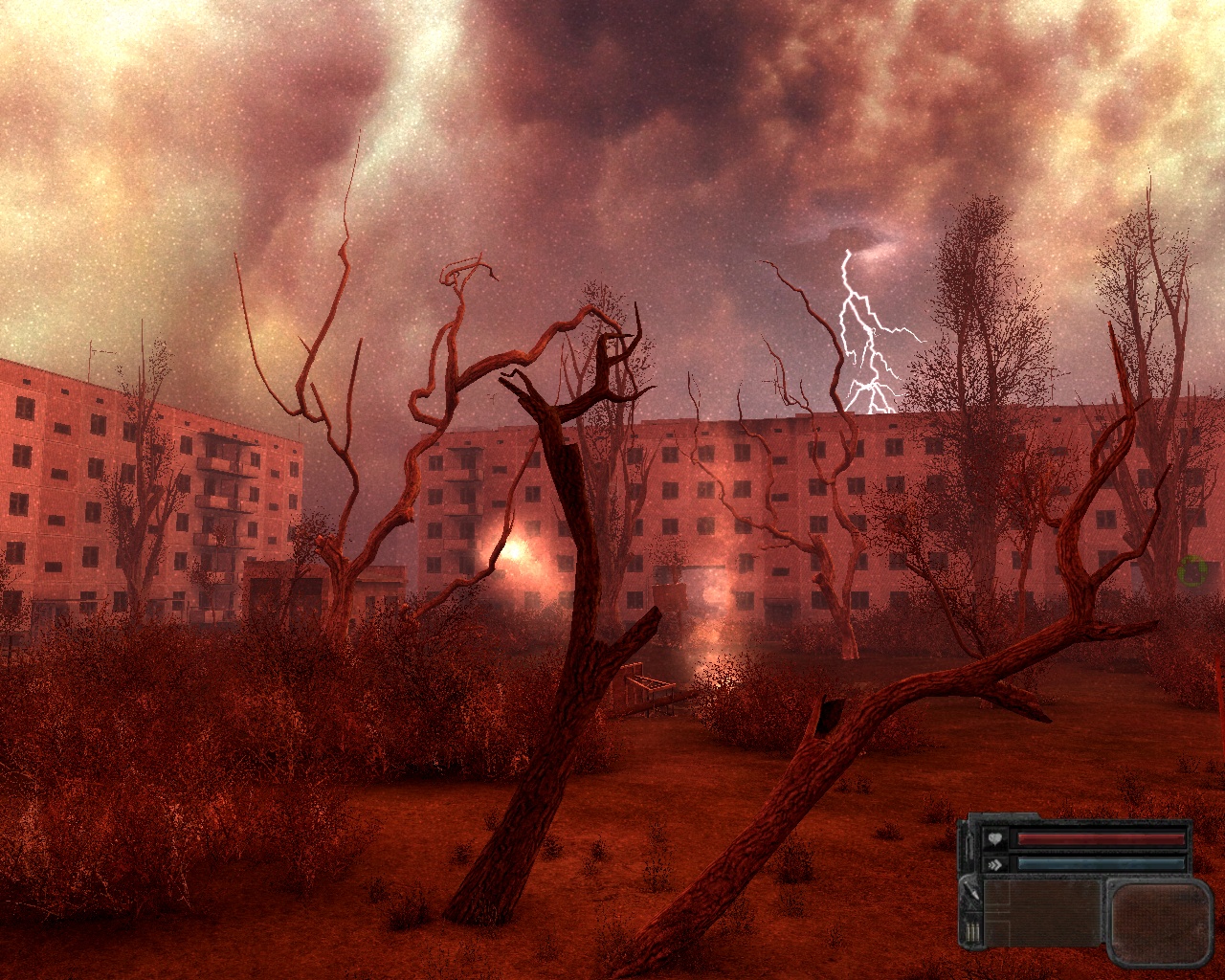Click the rounded empty ammo type panel

[1159, 921]
